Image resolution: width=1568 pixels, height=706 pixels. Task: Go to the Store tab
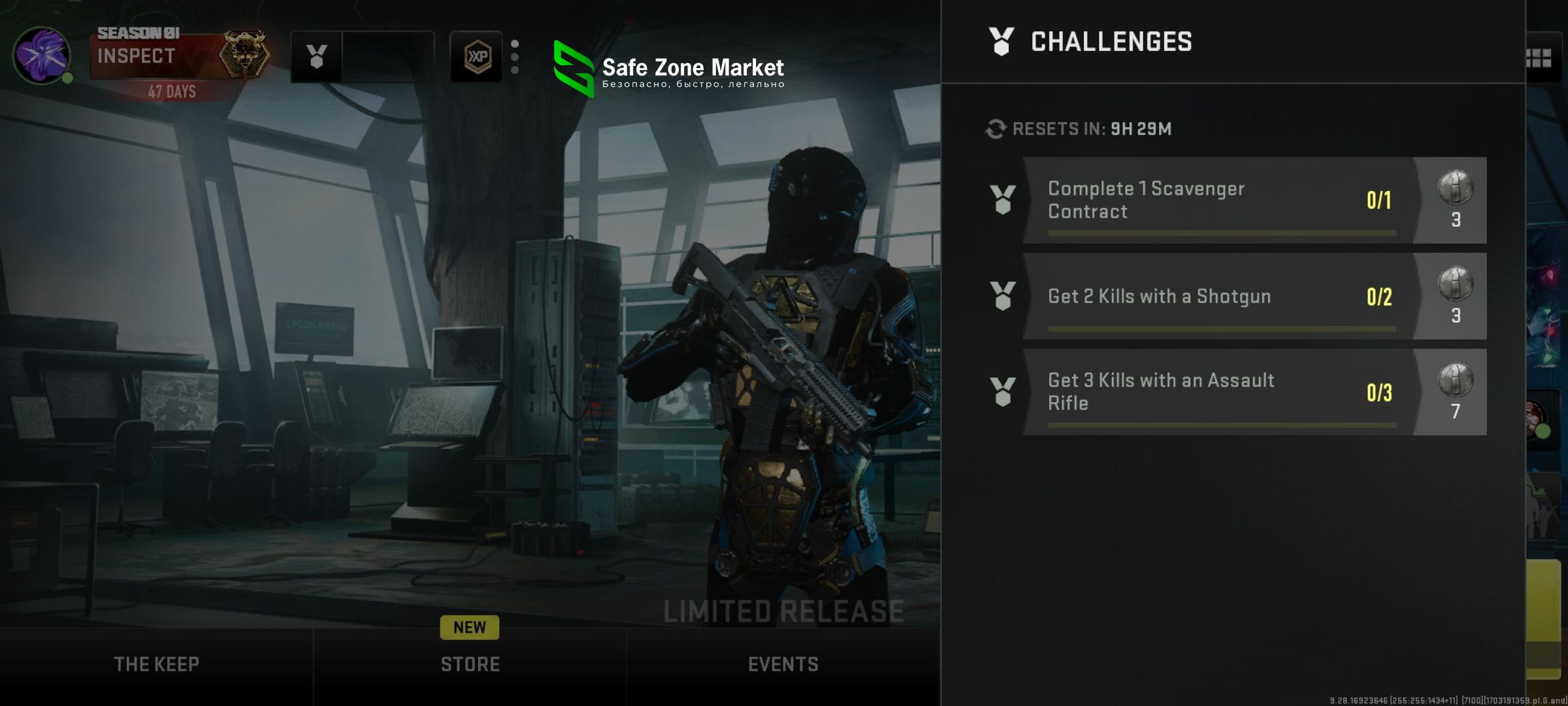tap(470, 664)
